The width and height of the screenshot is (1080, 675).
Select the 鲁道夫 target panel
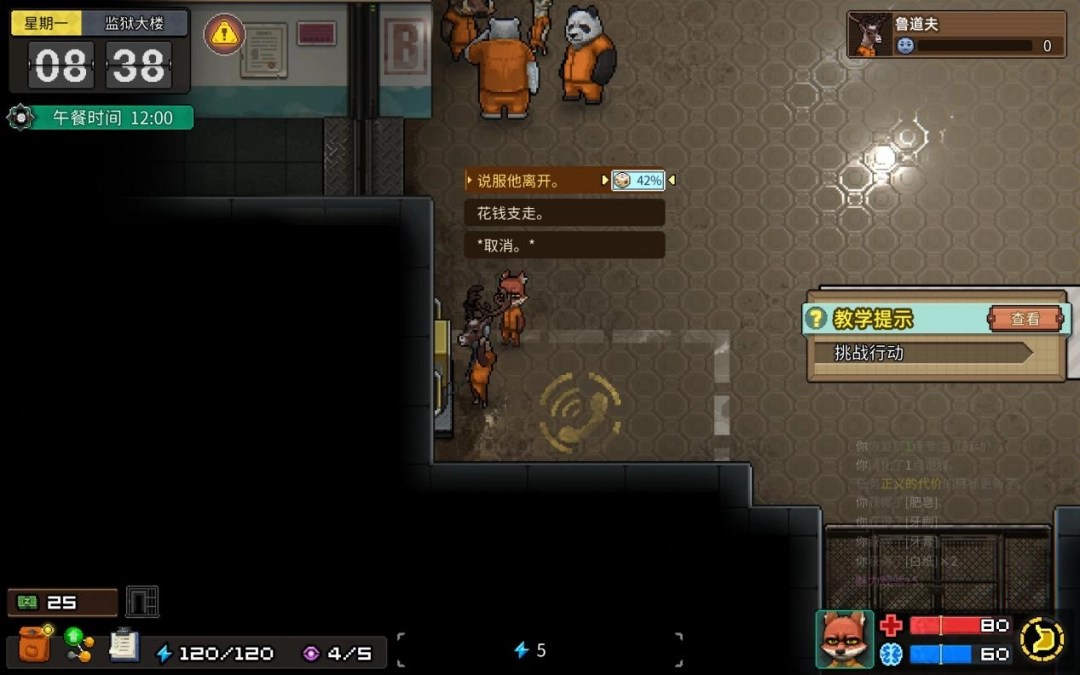pos(956,35)
